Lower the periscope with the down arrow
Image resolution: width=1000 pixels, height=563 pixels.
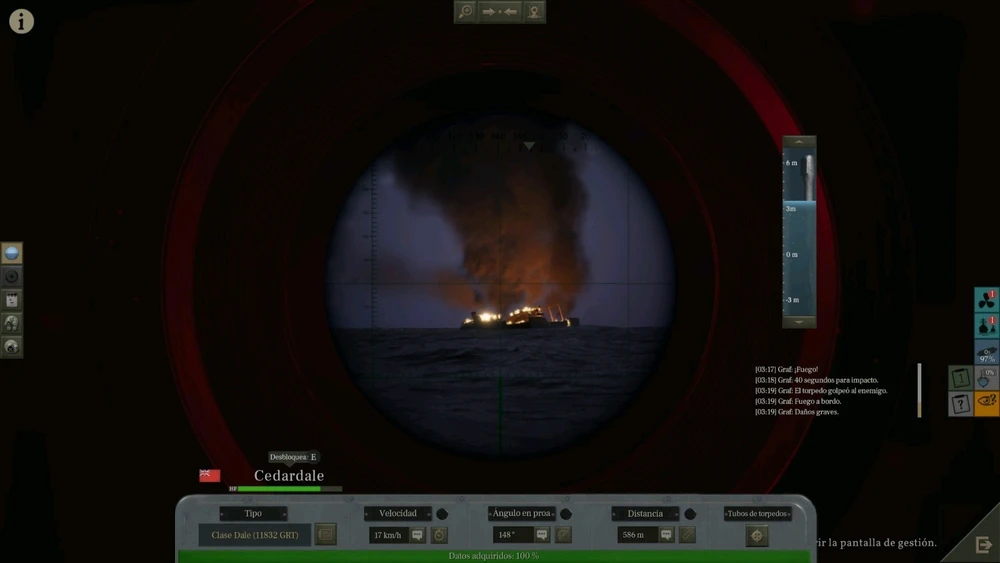point(798,322)
